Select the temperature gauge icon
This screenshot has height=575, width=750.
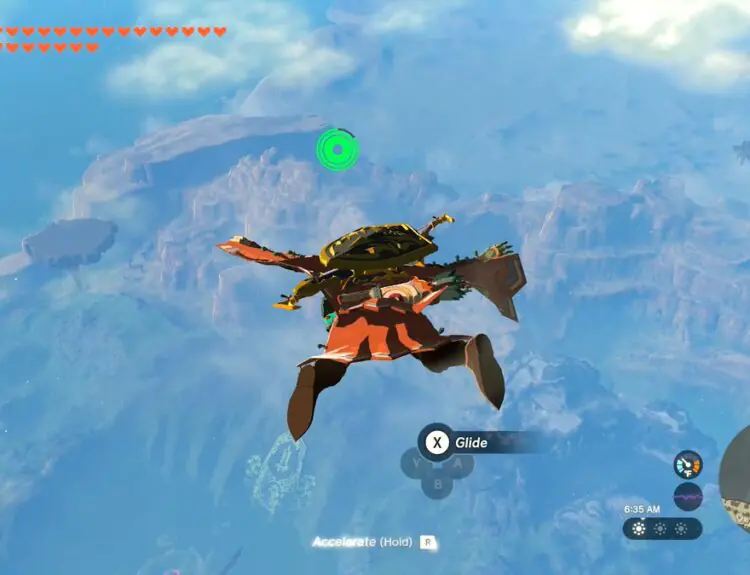(x=688, y=465)
